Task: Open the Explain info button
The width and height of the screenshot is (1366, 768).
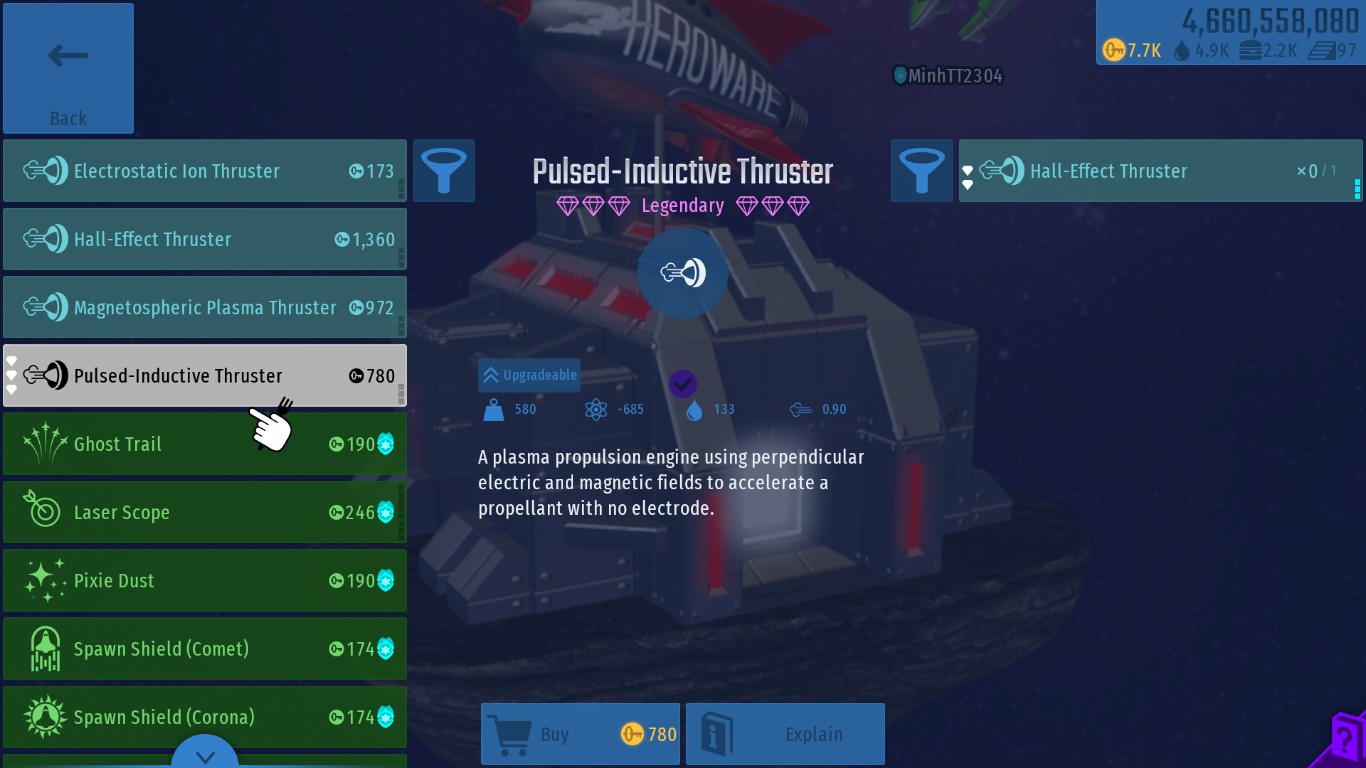Action: click(x=785, y=734)
